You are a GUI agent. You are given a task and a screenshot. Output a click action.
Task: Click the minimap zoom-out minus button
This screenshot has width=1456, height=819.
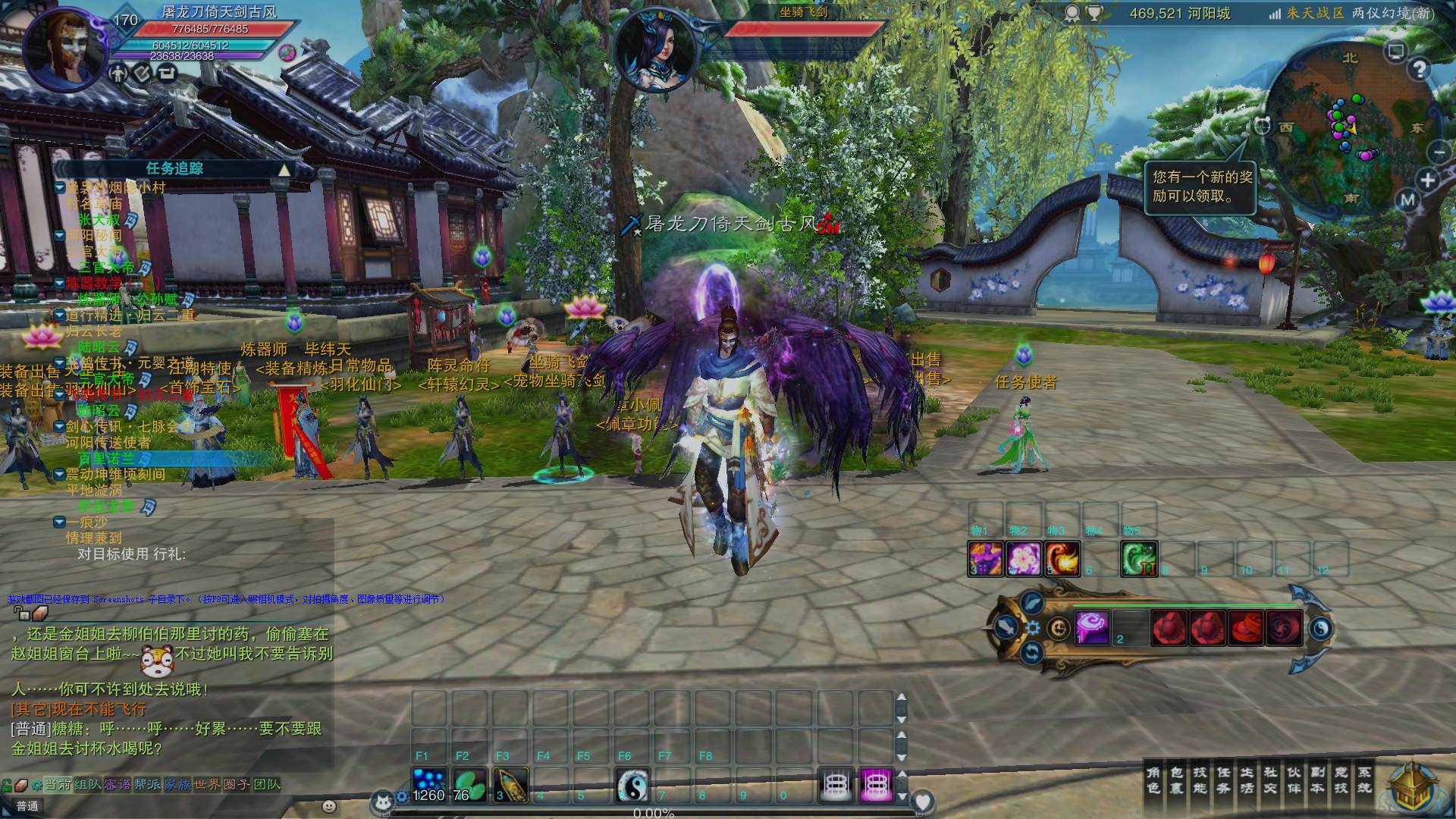pyautogui.click(x=1439, y=152)
